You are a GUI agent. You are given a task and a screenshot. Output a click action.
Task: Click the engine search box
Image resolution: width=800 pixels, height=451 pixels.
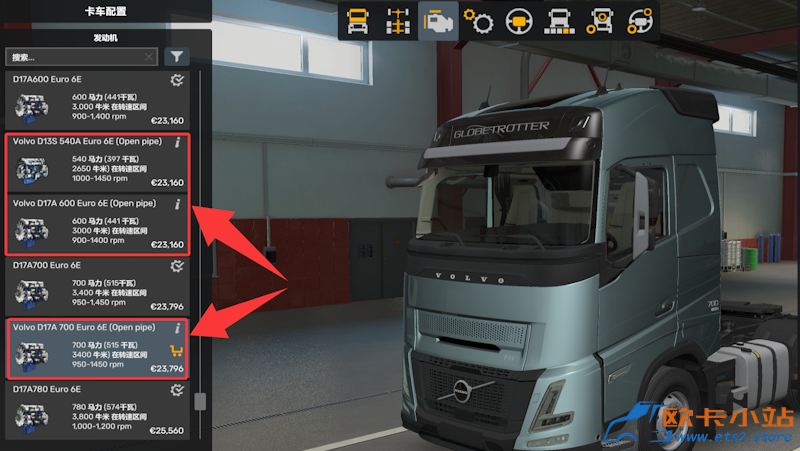click(75, 58)
